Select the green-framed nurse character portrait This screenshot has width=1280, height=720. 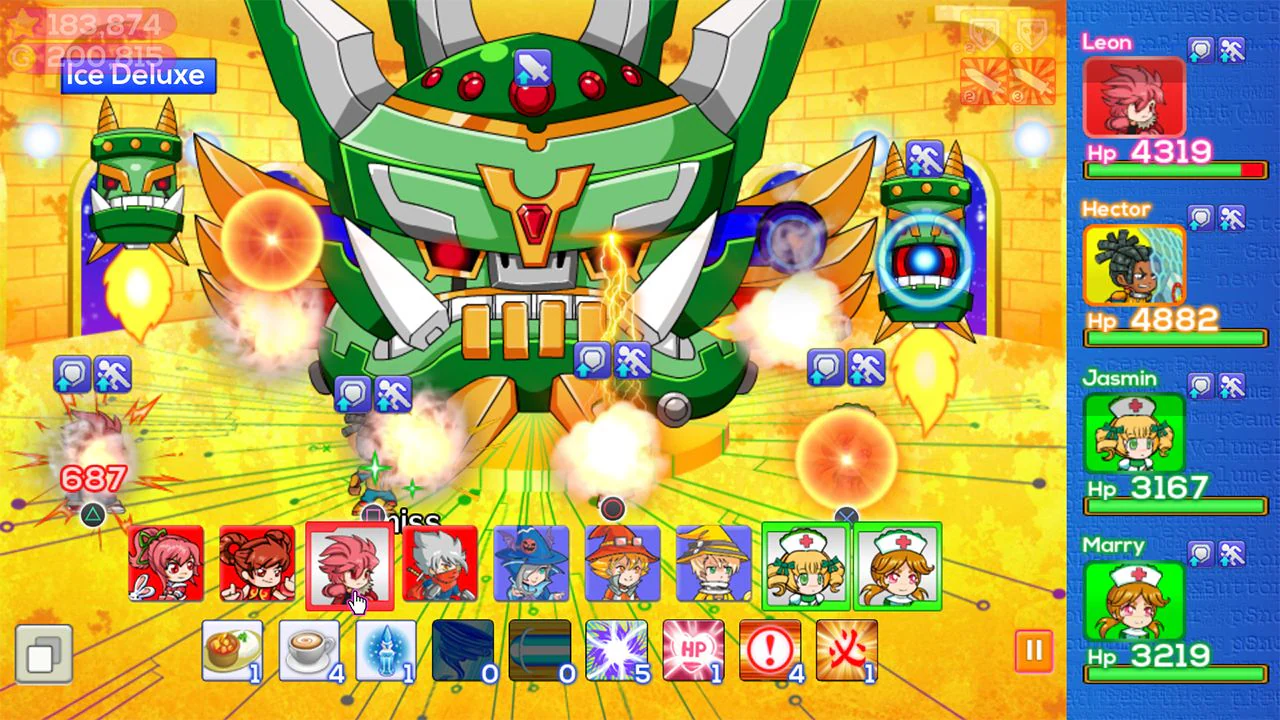[804, 566]
